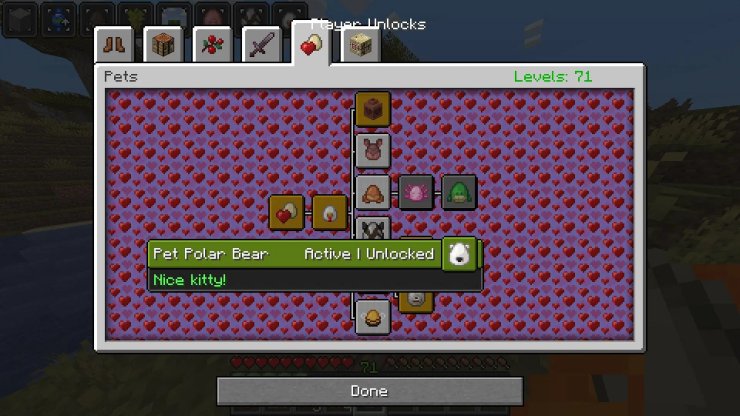Switch to the red berries tab
Image resolution: width=740 pixels, height=416 pixels.
[212, 45]
